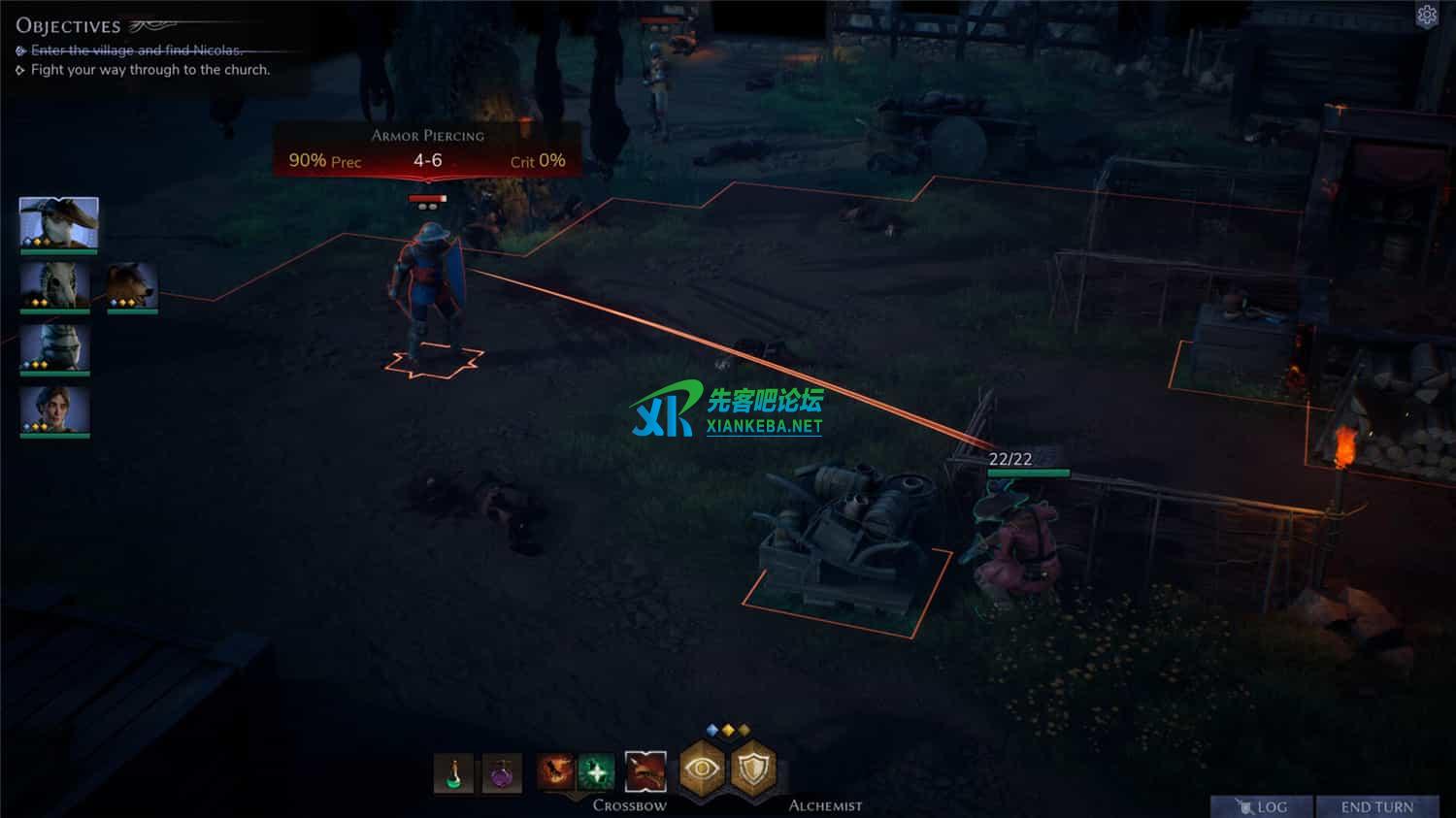Select the blue hooded character portrait
Image resolution: width=1456 pixels, height=818 pixels.
(x=55, y=348)
